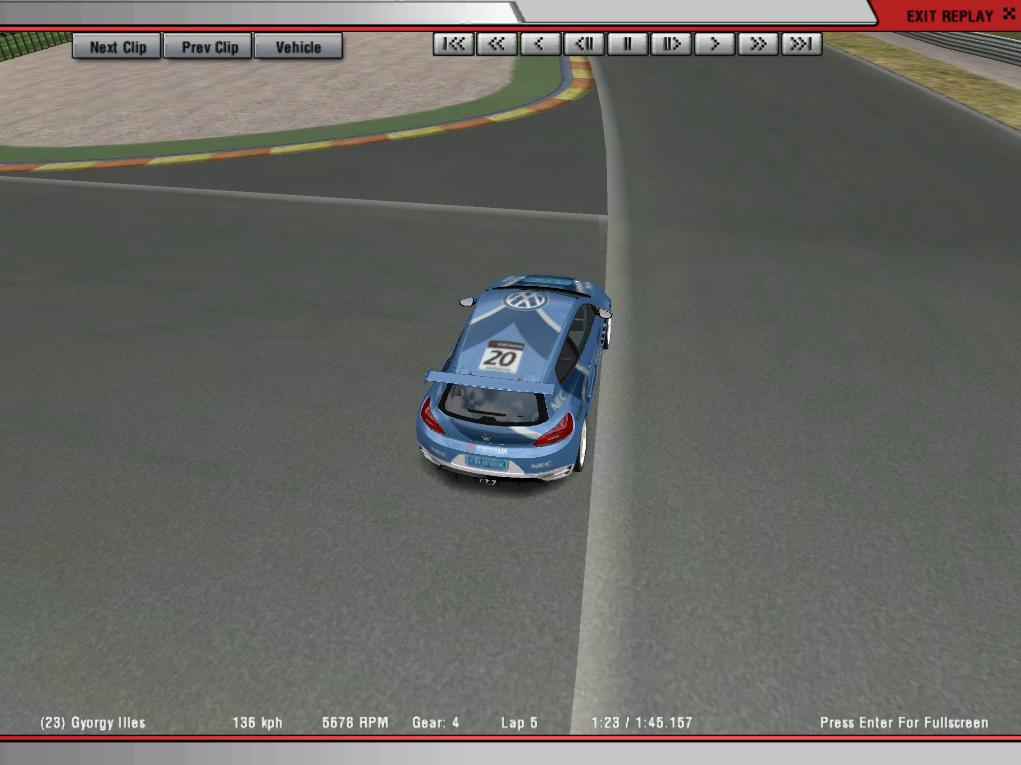Skip to the end of the replay

(802, 44)
